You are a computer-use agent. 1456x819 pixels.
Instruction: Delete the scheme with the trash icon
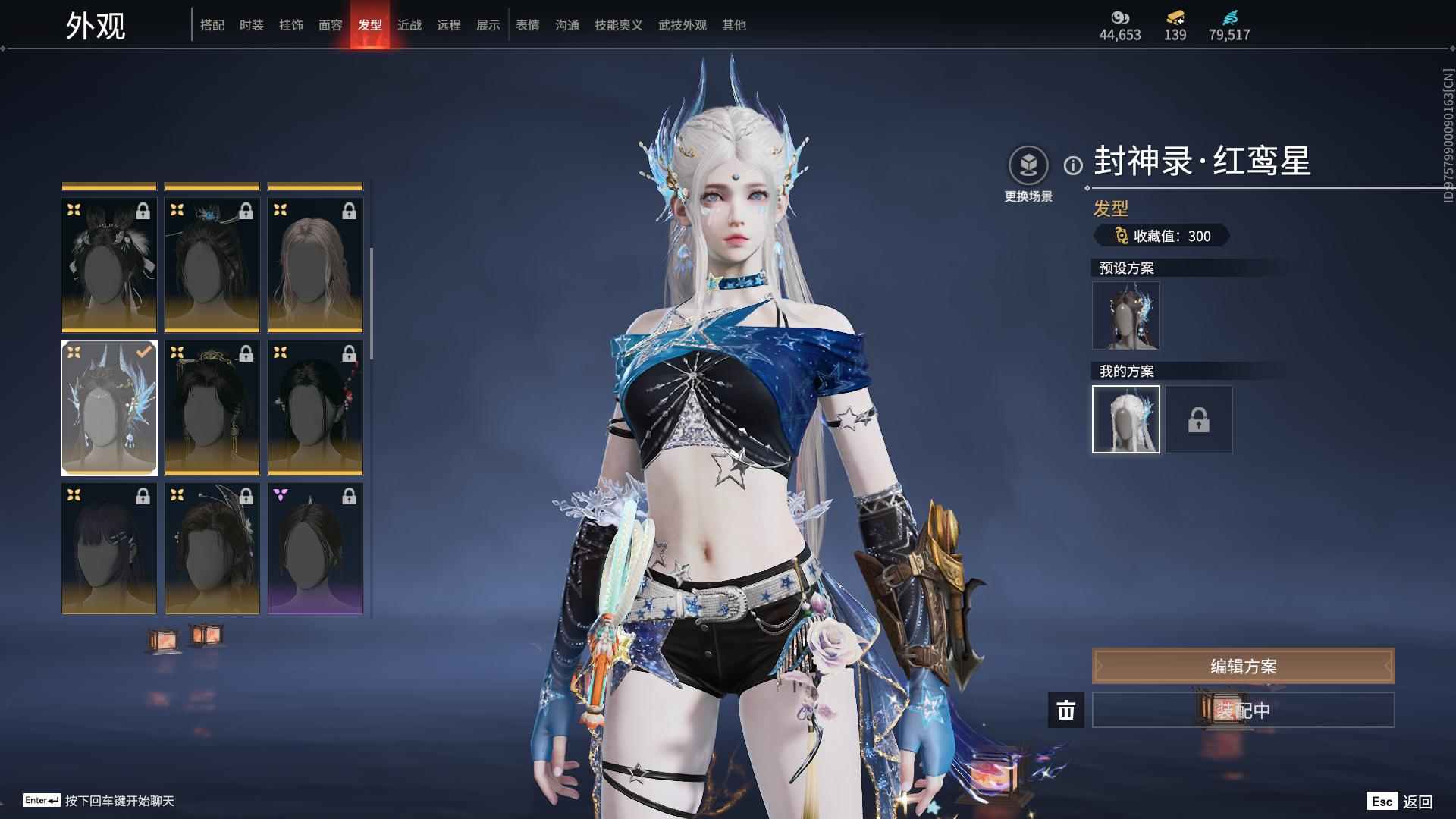[x=1066, y=710]
